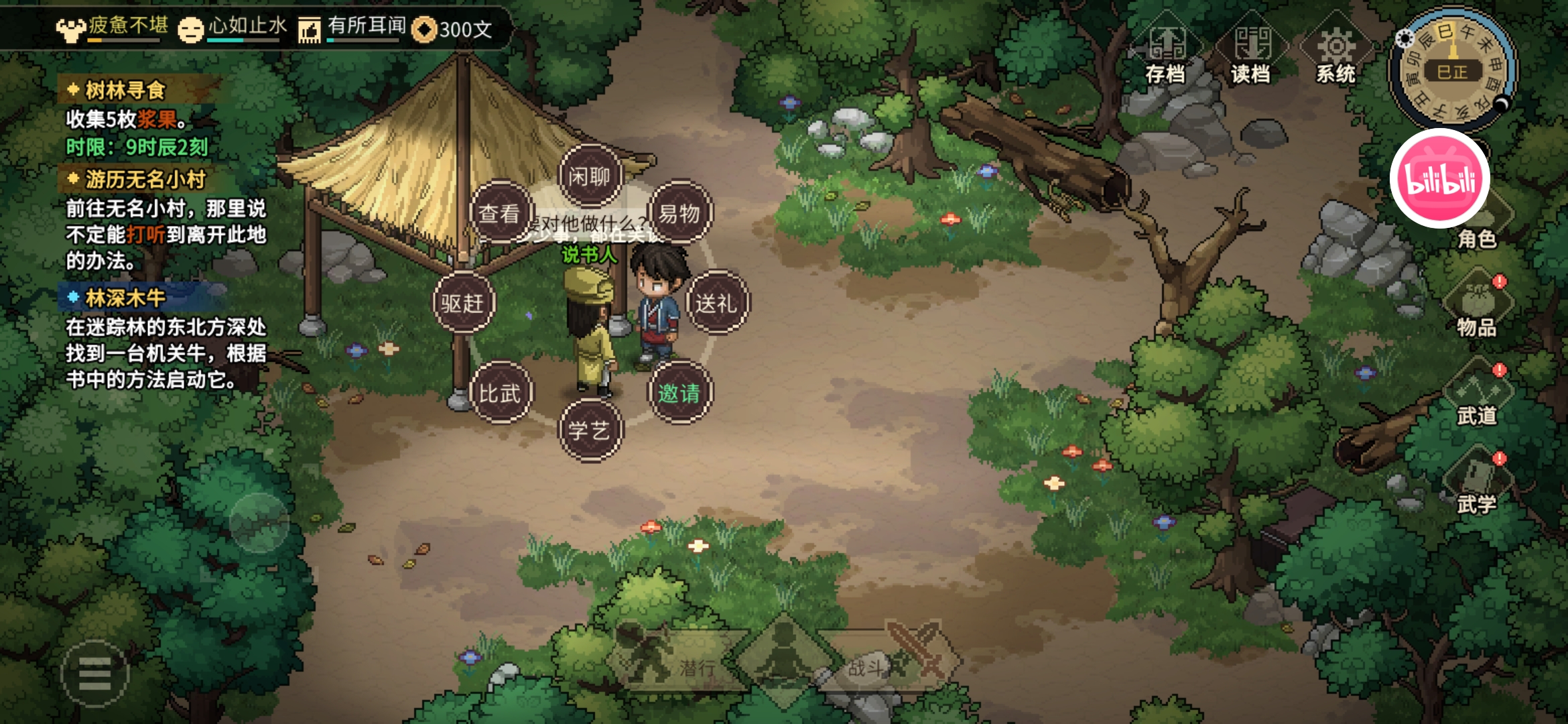Open the 武学 martial arts book
This screenshot has height=724, width=1568.
(x=1477, y=484)
